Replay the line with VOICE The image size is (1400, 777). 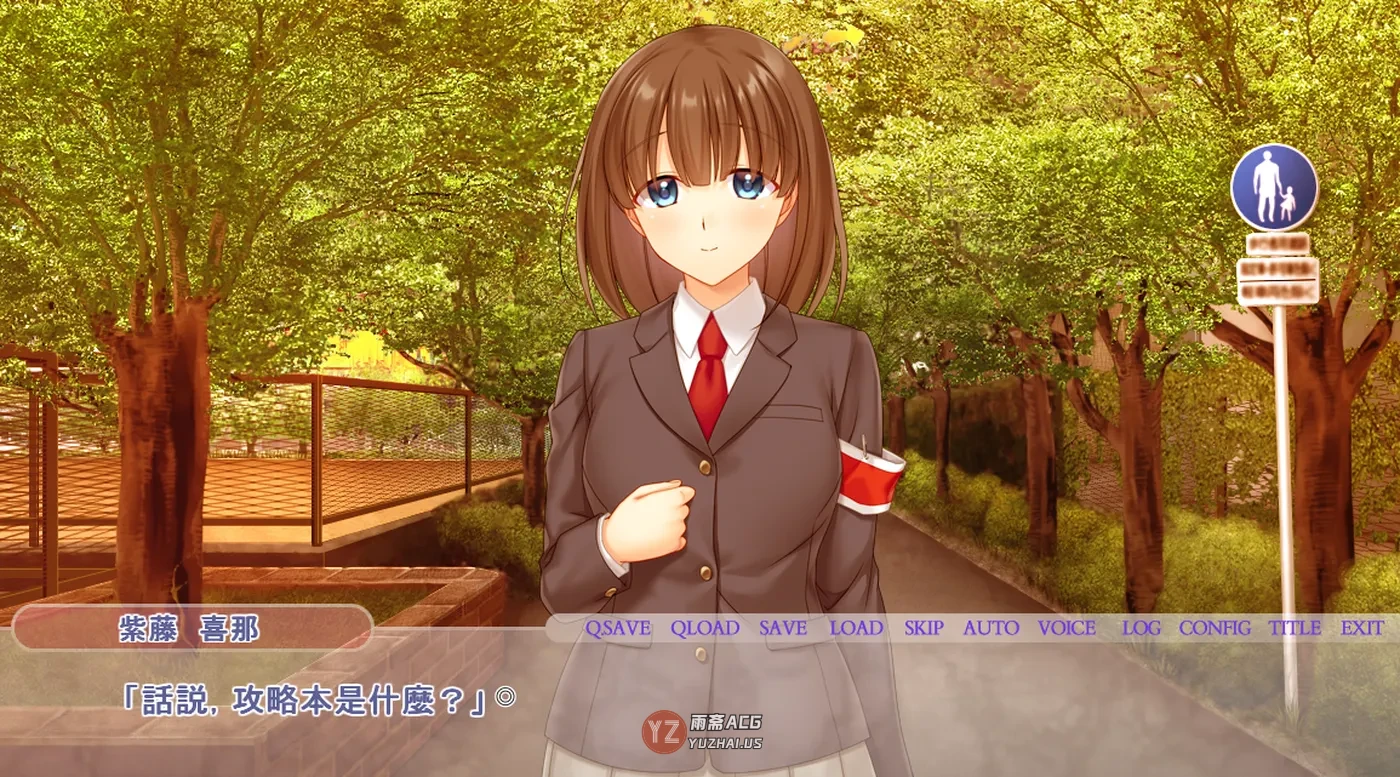pos(1067,629)
